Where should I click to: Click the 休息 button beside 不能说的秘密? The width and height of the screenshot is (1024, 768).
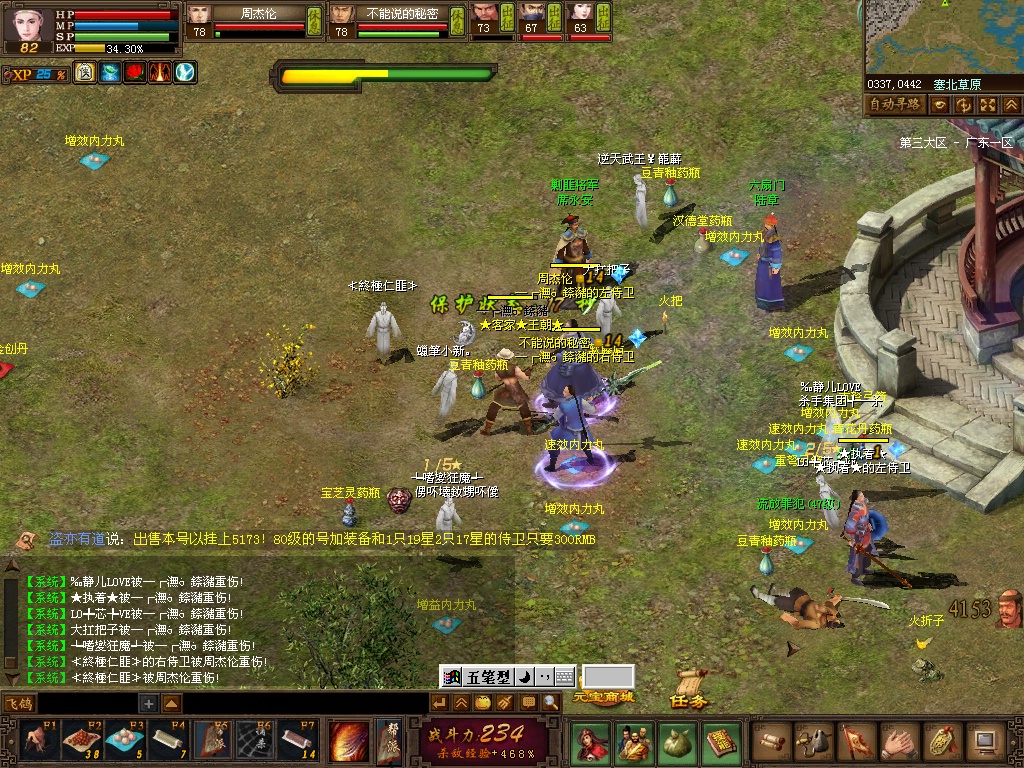[456, 20]
